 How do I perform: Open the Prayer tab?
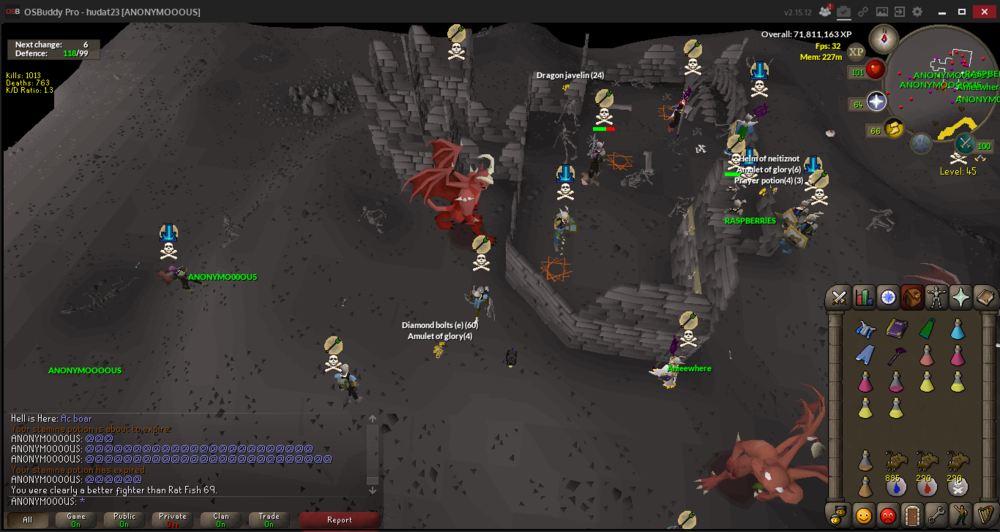[961, 297]
